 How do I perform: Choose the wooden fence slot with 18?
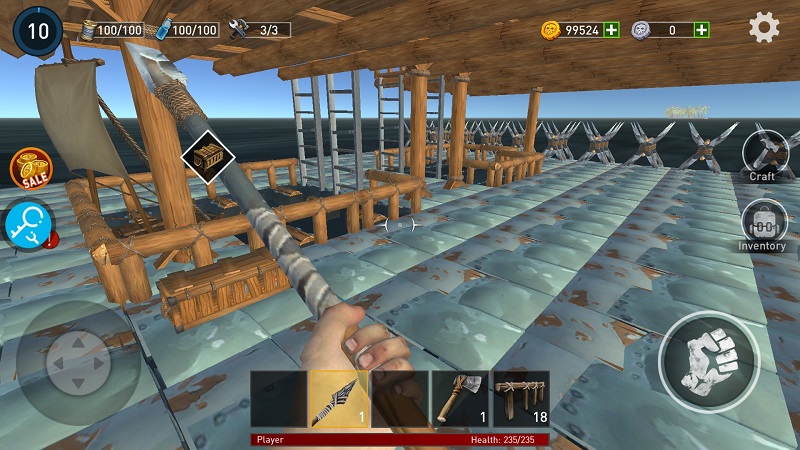pos(521,399)
